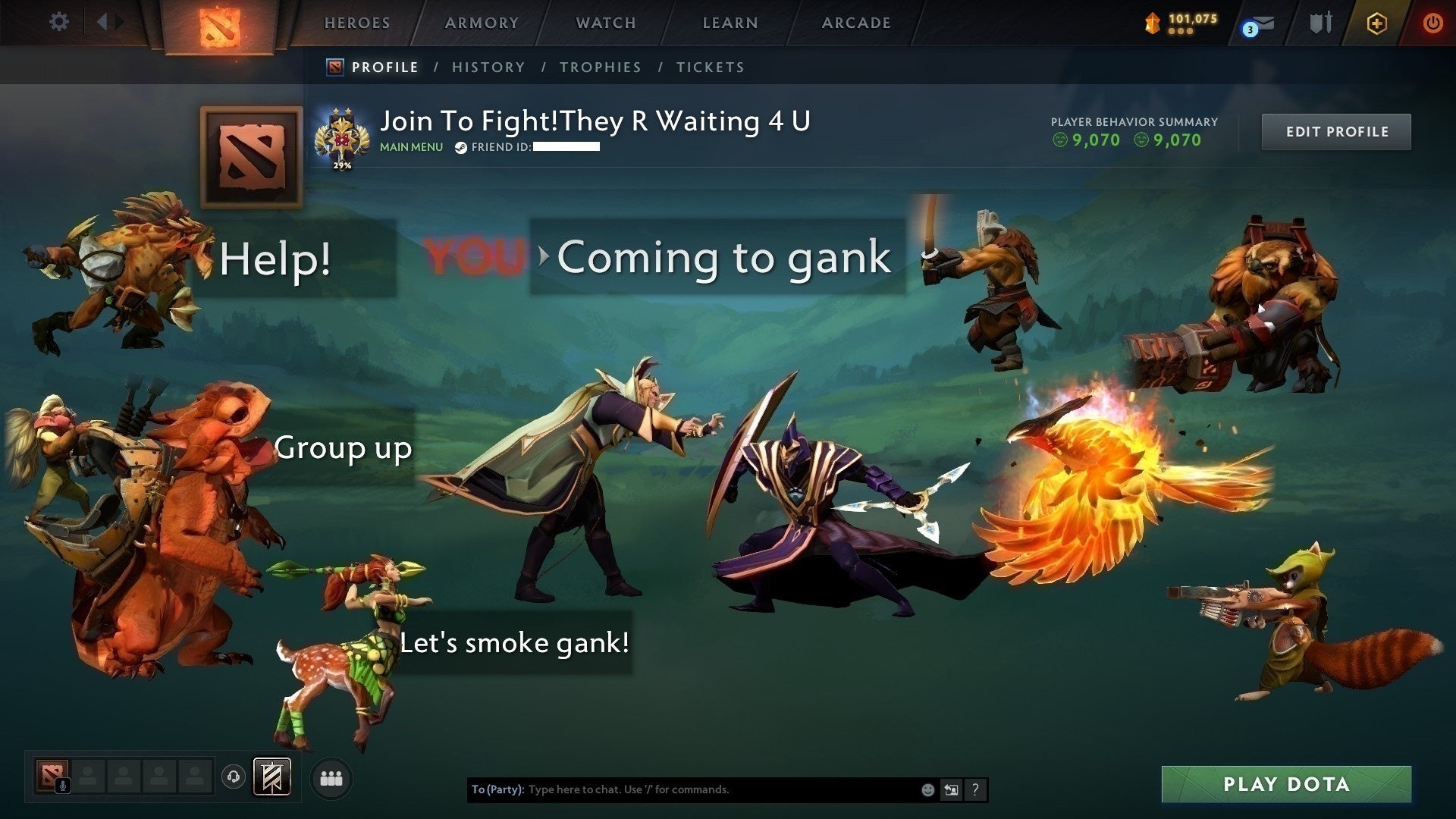The image size is (1456, 819).
Task: Click the party chat input field
Action: point(682,789)
